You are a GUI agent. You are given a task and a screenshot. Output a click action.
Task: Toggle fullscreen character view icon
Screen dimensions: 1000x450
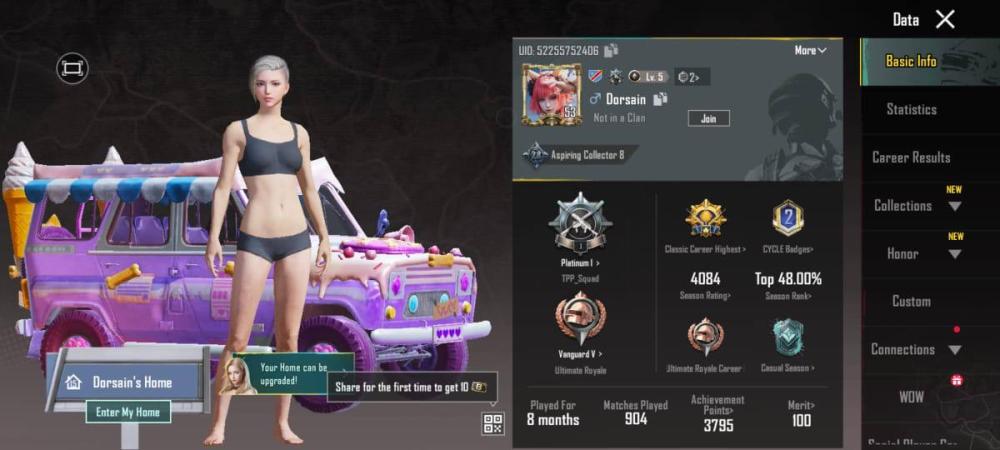tap(72, 68)
